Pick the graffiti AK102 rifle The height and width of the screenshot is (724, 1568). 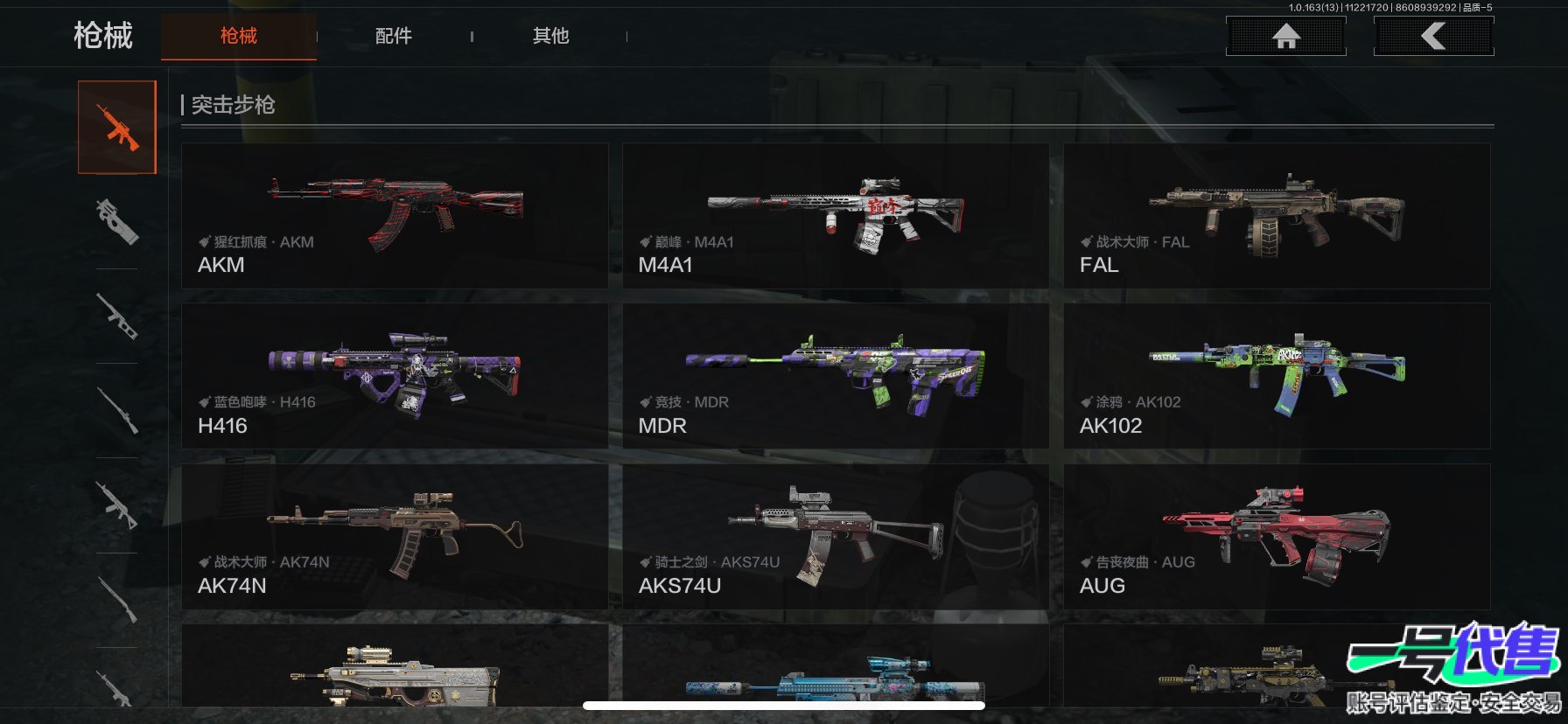tap(1277, 376)
